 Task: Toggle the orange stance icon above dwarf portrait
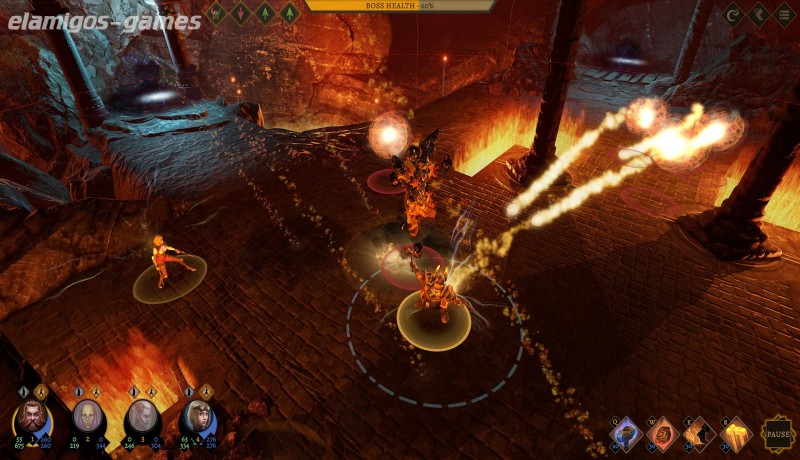[41, 391]
